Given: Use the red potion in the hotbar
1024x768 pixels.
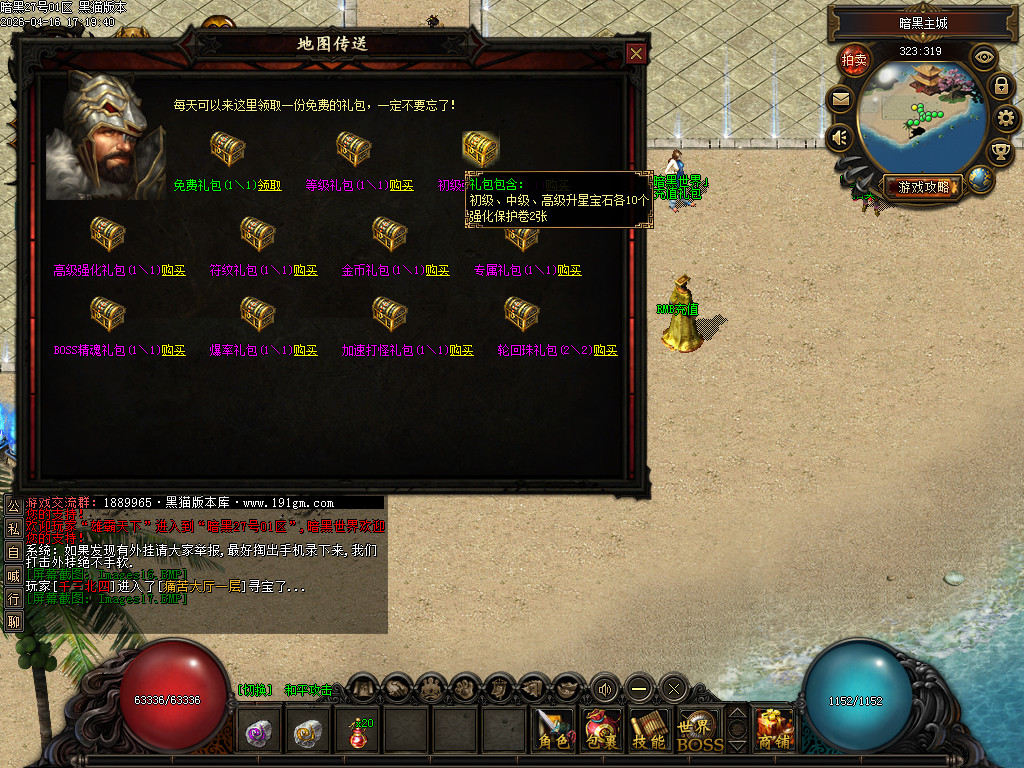Looking at the screenshot, I should pyautogui.click(x=358, y=734).
